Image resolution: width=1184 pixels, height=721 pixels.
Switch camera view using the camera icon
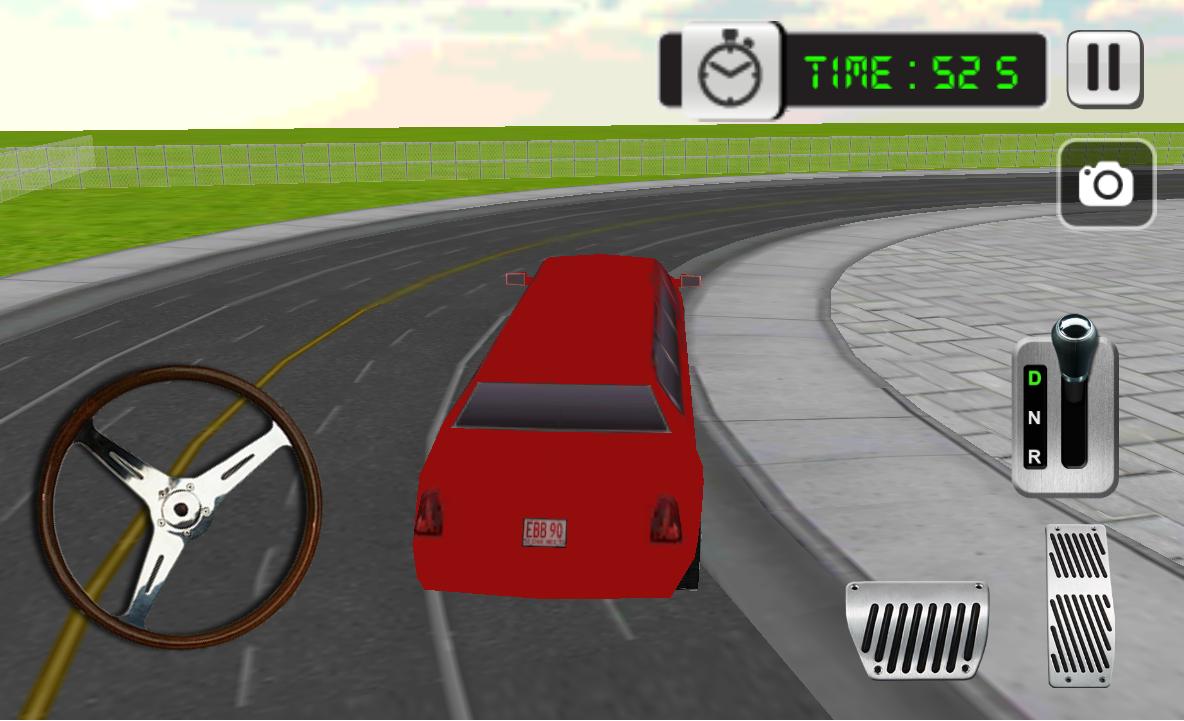pos(1106,184)
